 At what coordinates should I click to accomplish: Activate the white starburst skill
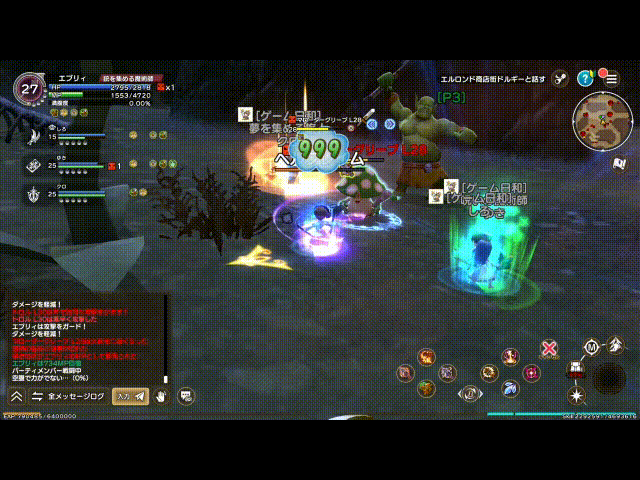tap(575, 395)
